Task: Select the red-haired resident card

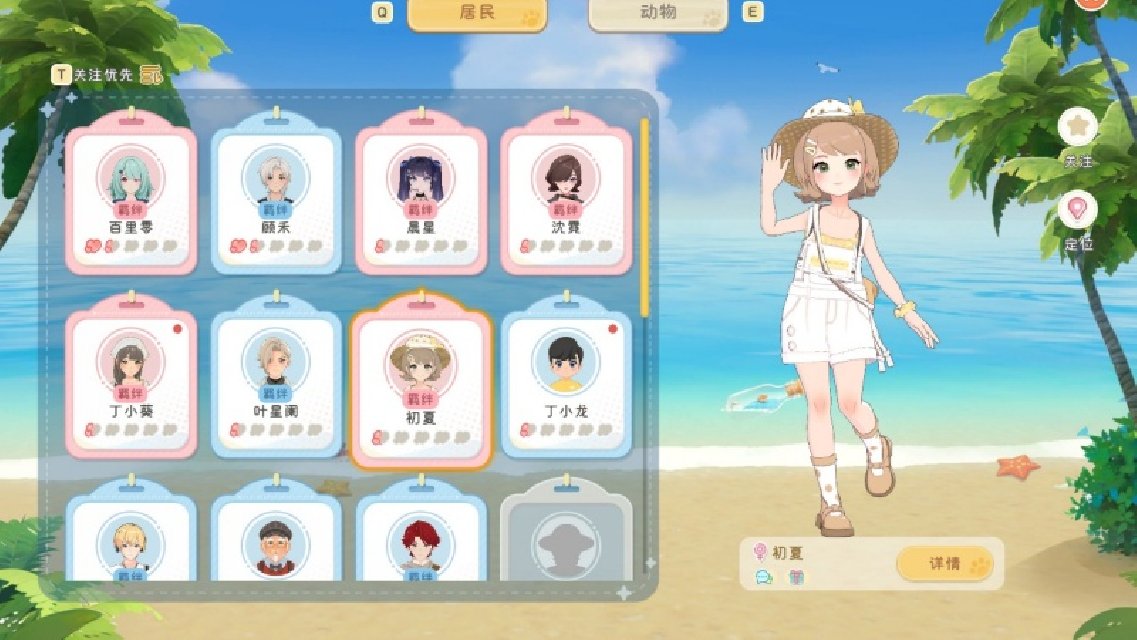Action: click(421, 535)
